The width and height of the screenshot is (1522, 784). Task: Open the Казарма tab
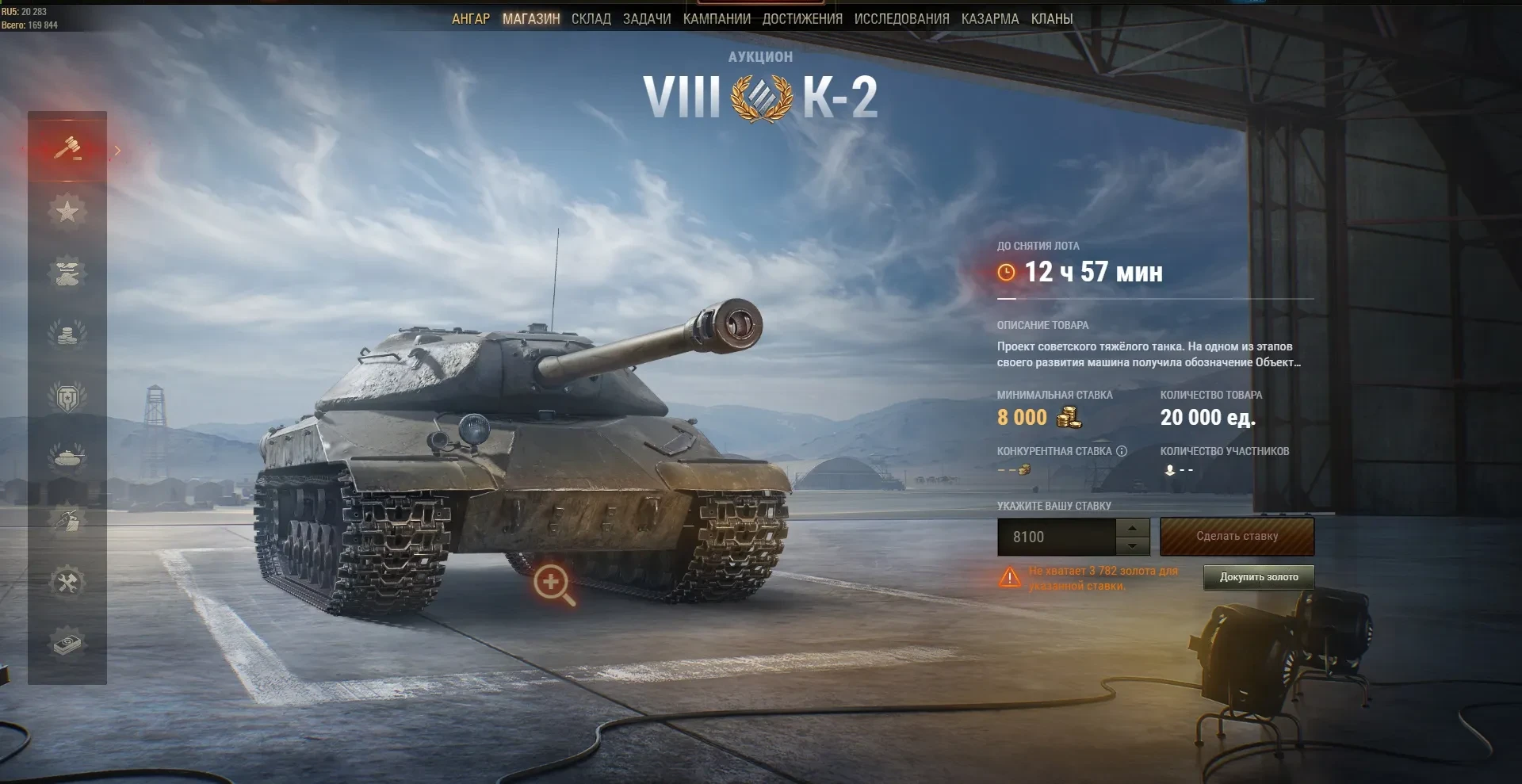pyautogui.click(x=990, y=19)
